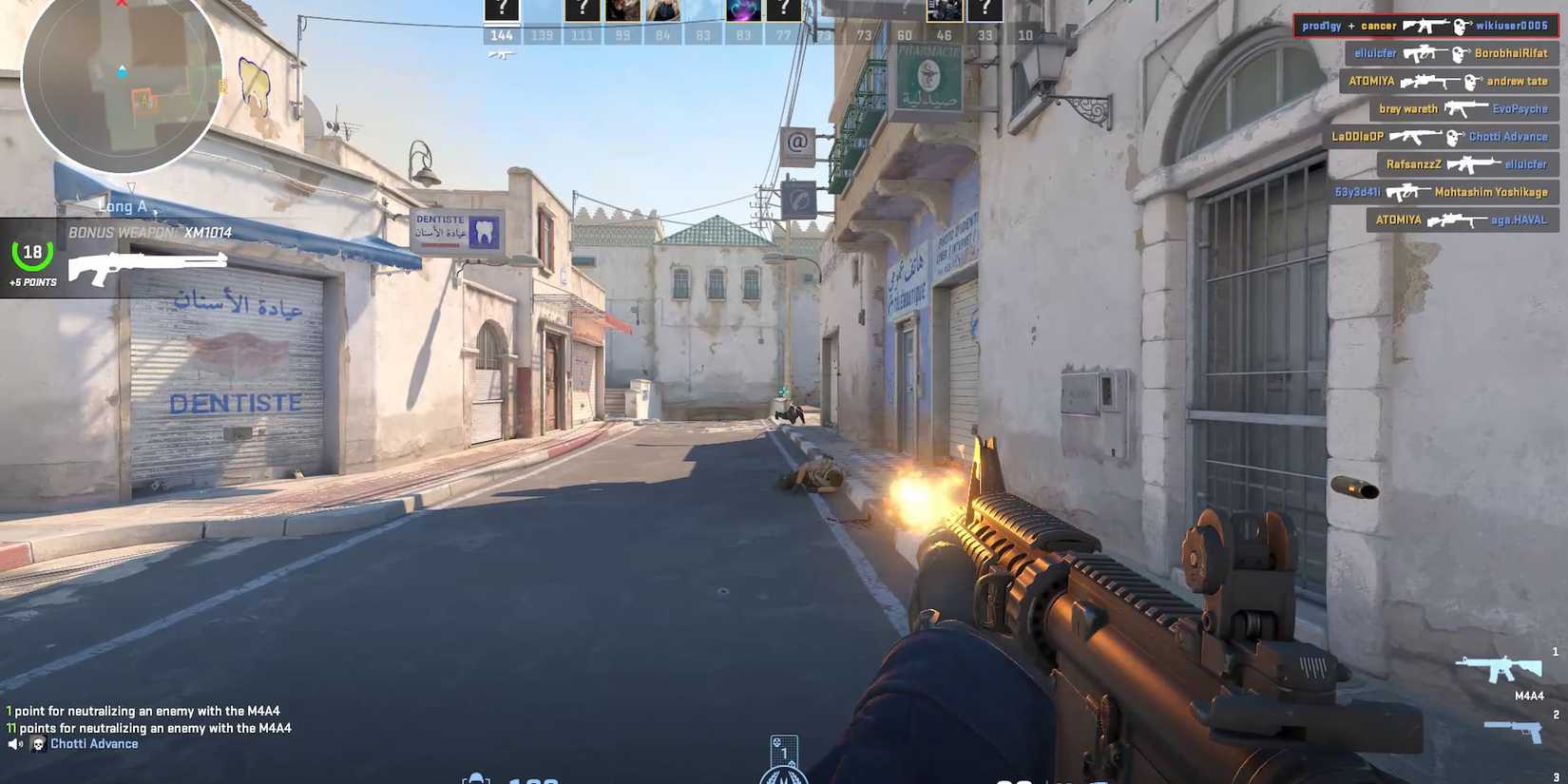Expand the avatar thumbnail above score 46
The height and width of the screenshot is (784, 1568).
click(943, 10)
